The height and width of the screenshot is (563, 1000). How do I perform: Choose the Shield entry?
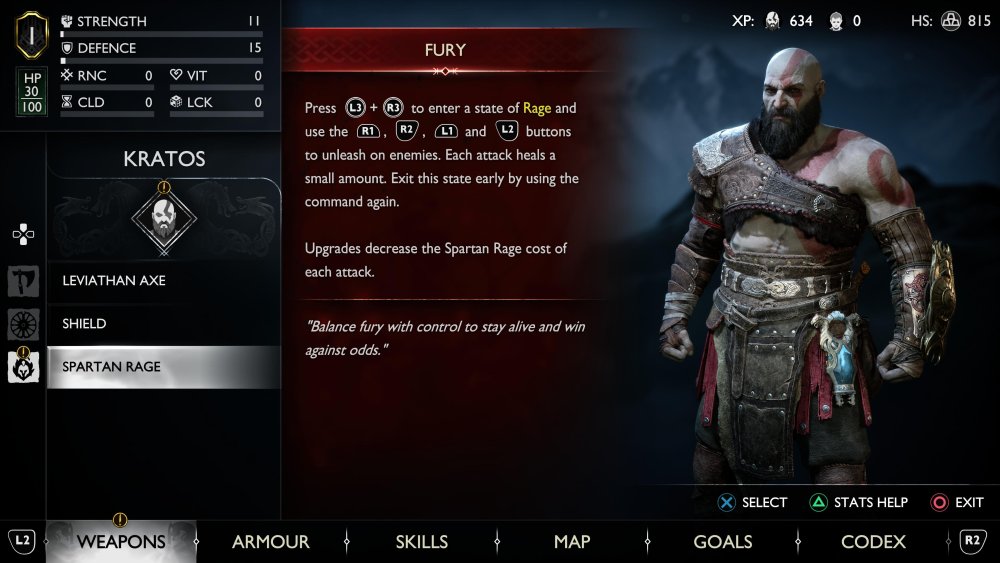pyautogui.click(x=163, y=324)
